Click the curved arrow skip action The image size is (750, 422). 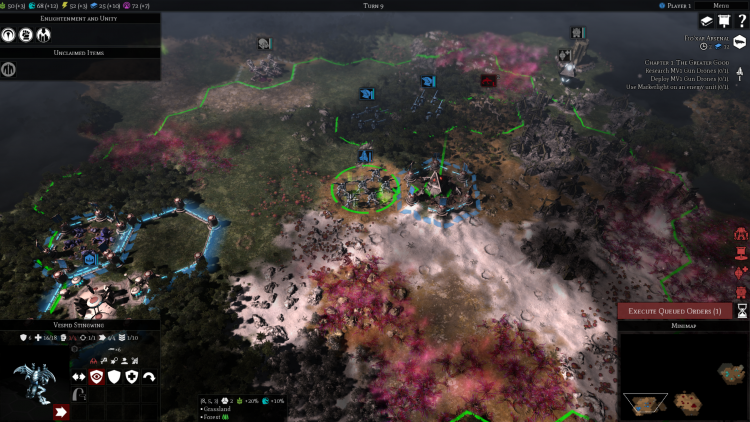tap(150, 376)
